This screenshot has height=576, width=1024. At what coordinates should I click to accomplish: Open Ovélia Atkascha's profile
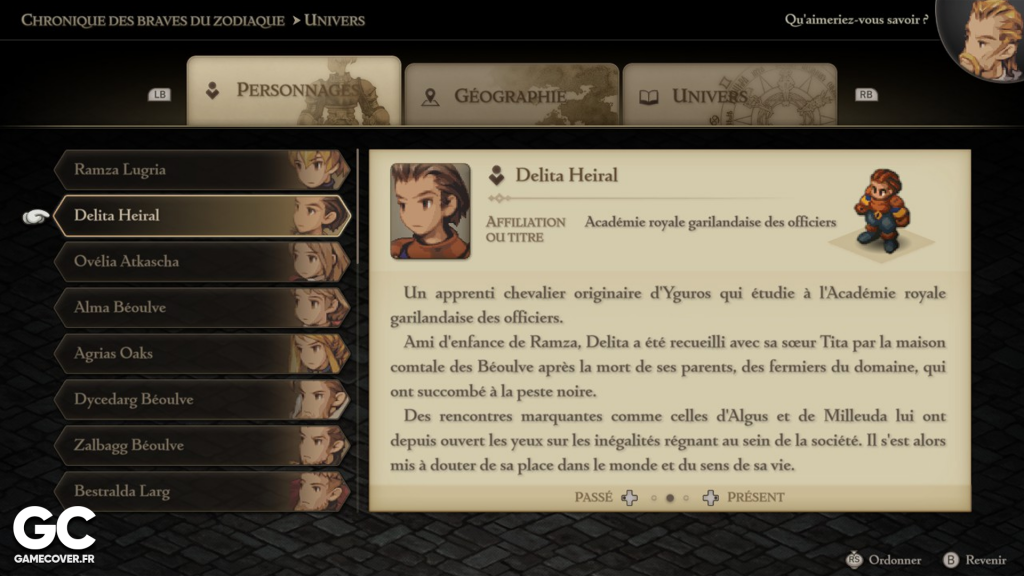200,262
